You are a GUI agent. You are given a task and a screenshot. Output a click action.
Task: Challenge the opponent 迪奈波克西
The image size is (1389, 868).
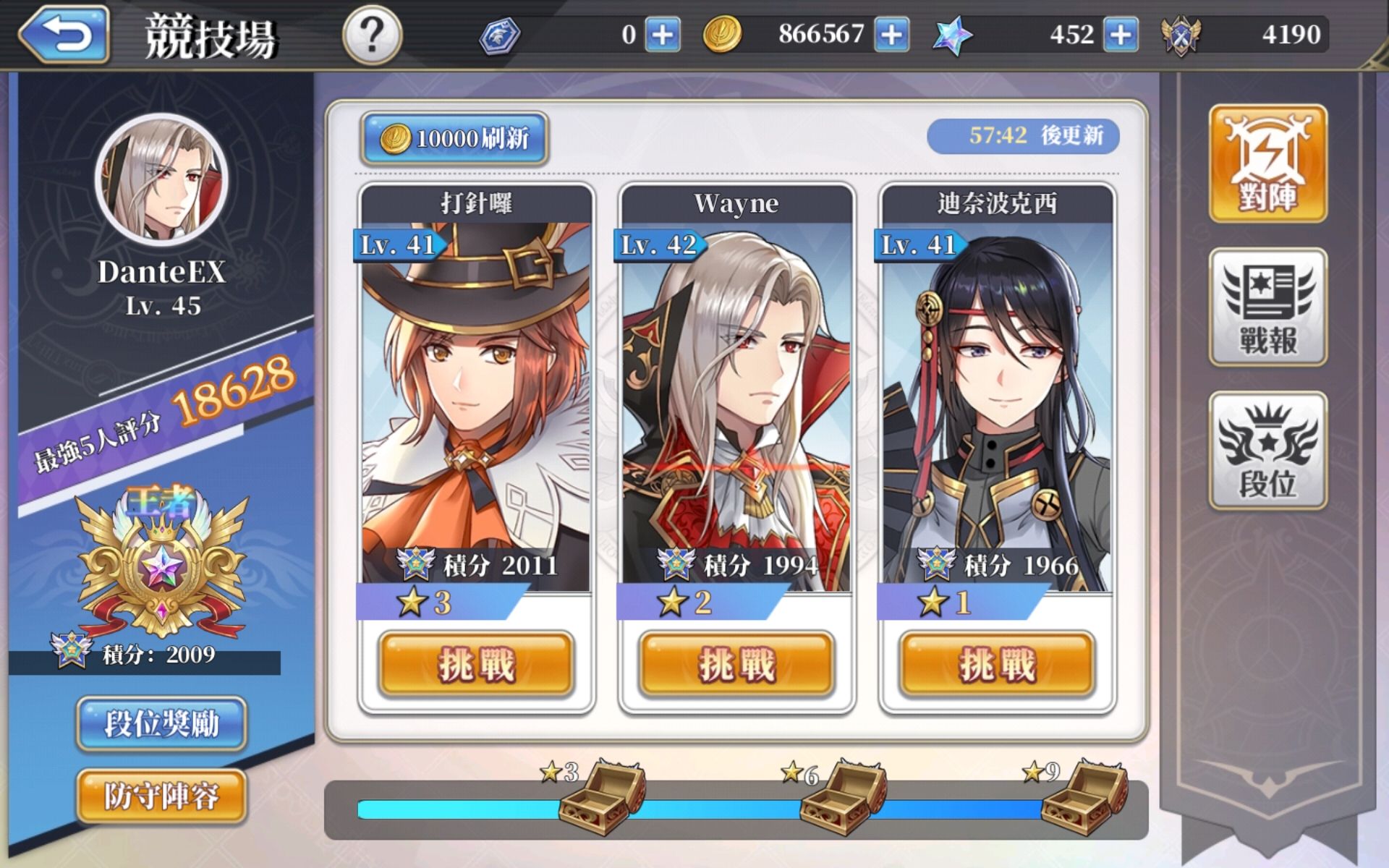click(997, 664)
